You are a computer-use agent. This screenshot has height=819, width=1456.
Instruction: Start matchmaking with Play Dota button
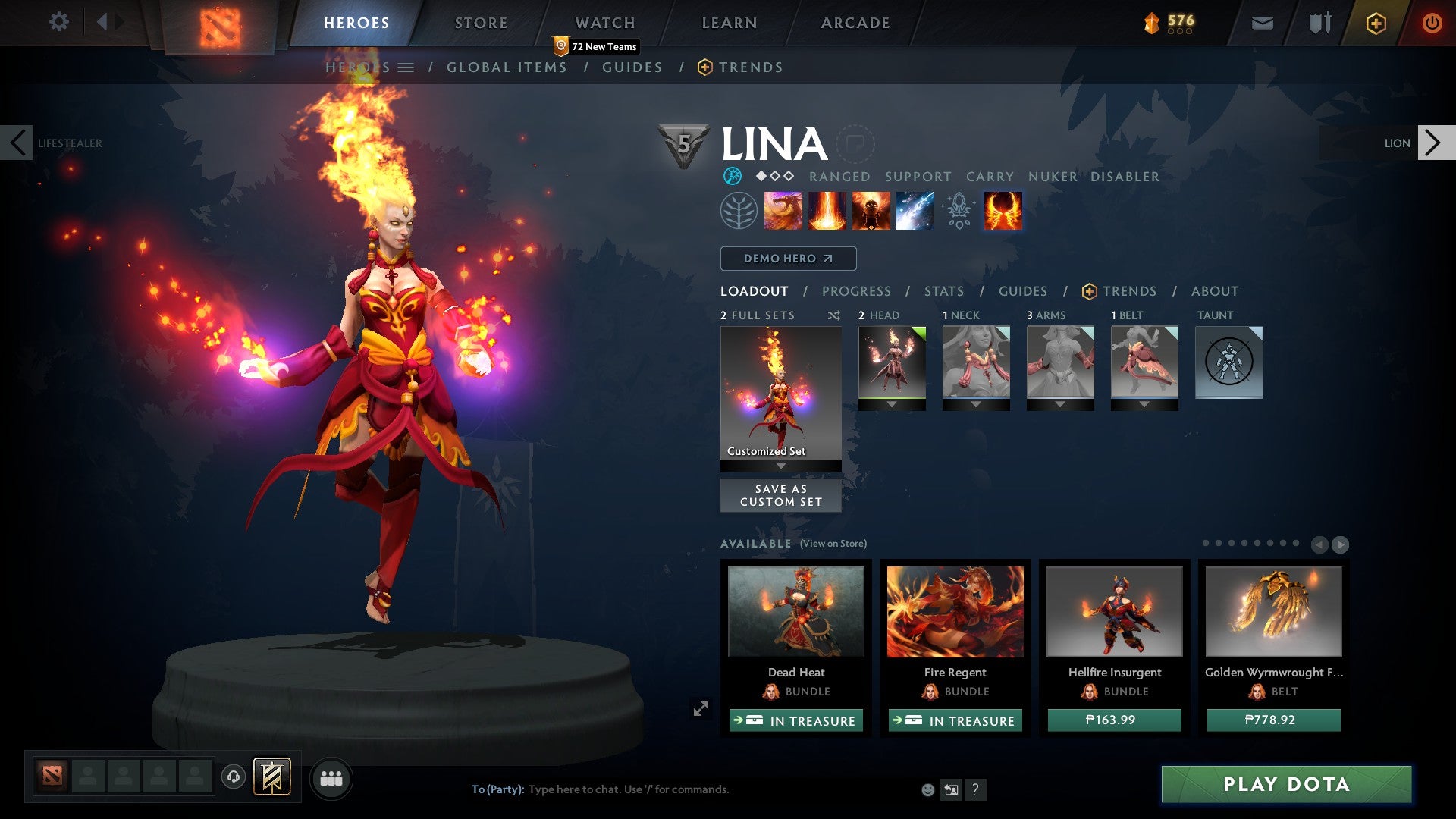point(1286,784)
